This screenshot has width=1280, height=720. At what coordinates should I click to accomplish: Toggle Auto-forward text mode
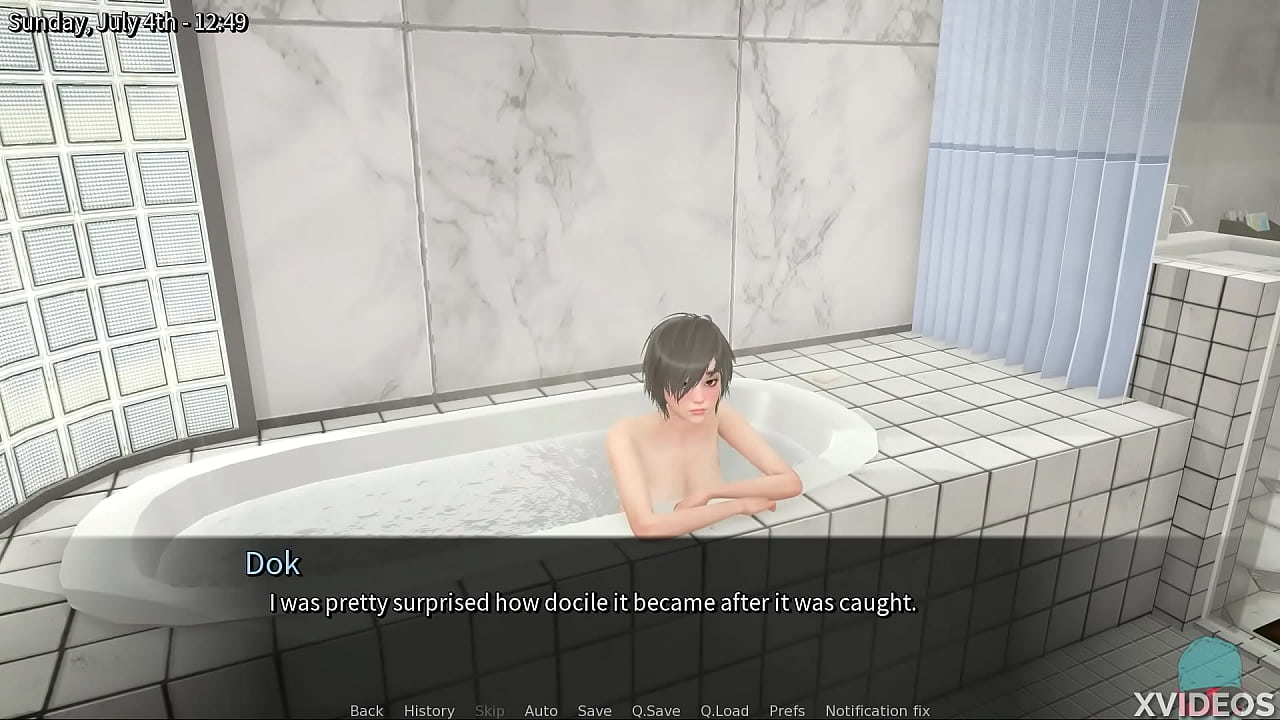click(x=541, y=710)
